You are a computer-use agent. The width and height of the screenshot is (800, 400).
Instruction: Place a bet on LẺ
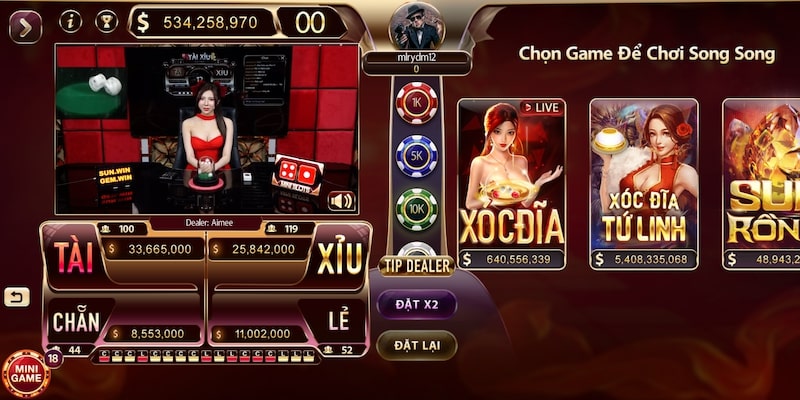click(x=340, y=322)
